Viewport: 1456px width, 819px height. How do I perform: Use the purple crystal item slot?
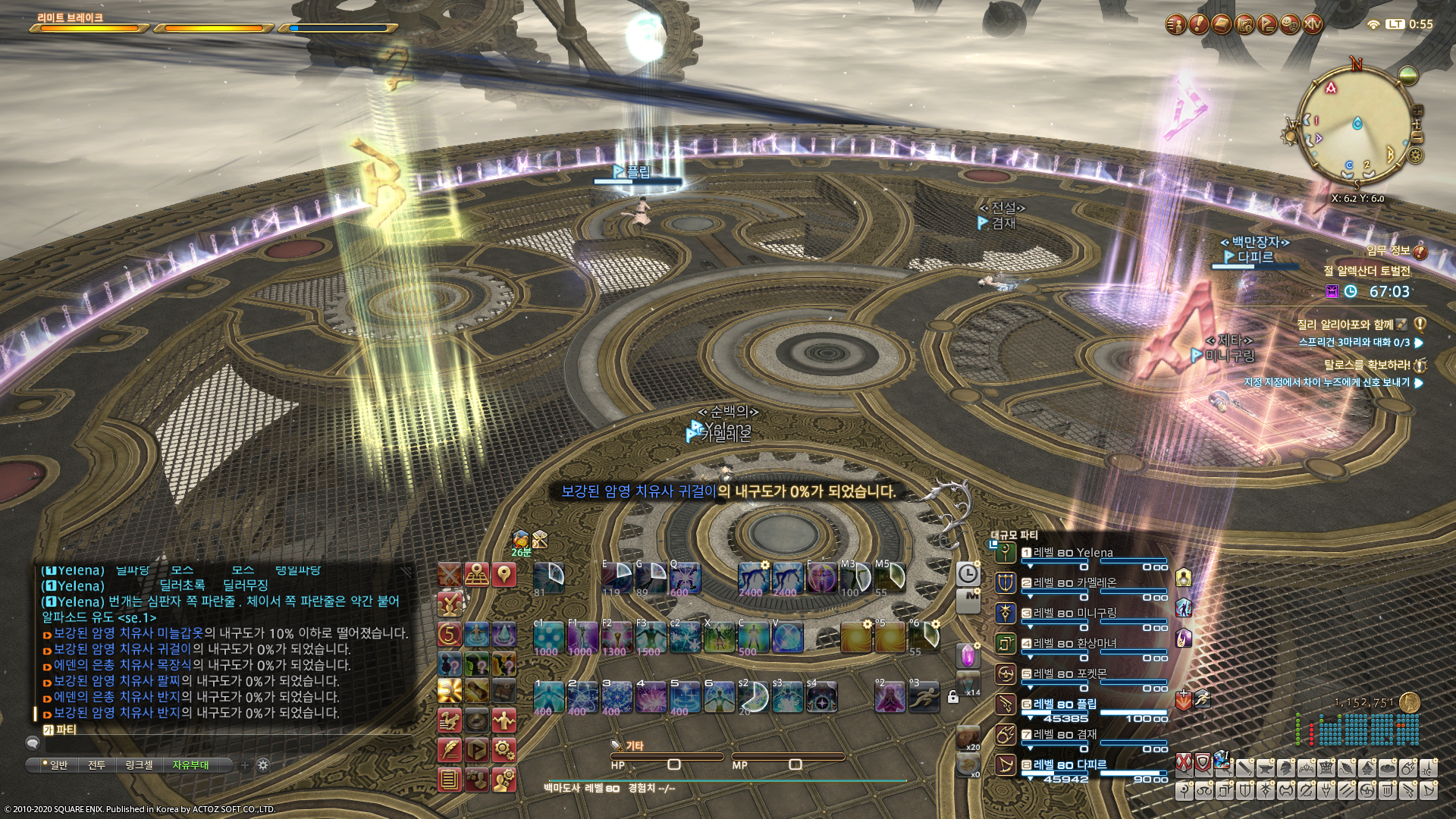coord(968,656)
